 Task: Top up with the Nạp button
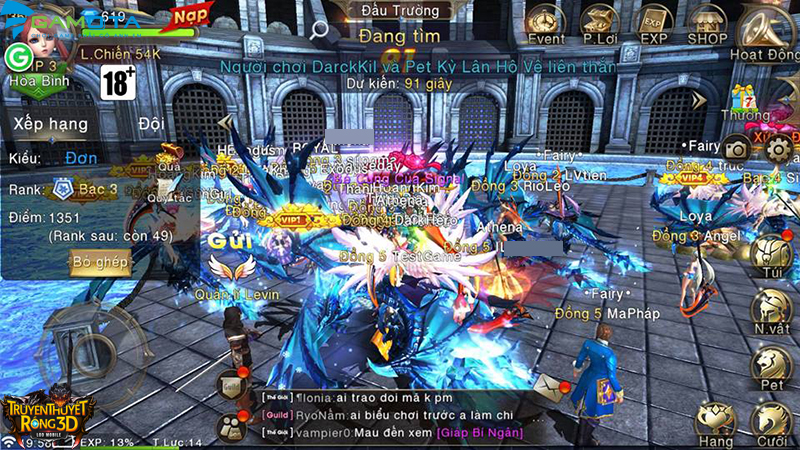(x=184, y=16)
